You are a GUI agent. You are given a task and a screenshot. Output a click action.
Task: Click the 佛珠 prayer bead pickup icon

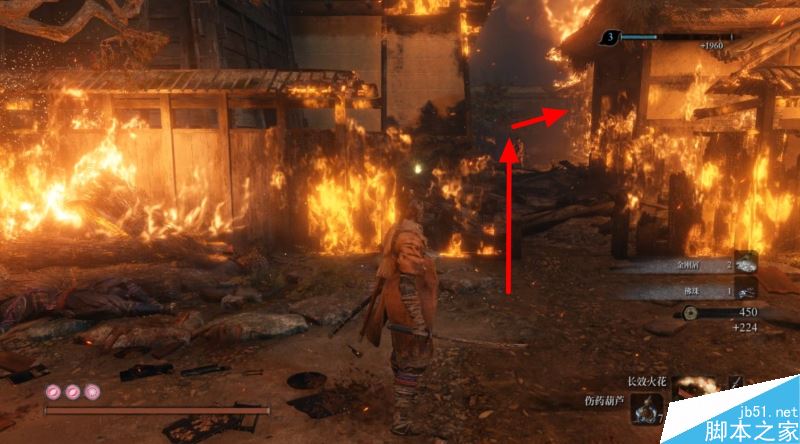tap(745, 290)
